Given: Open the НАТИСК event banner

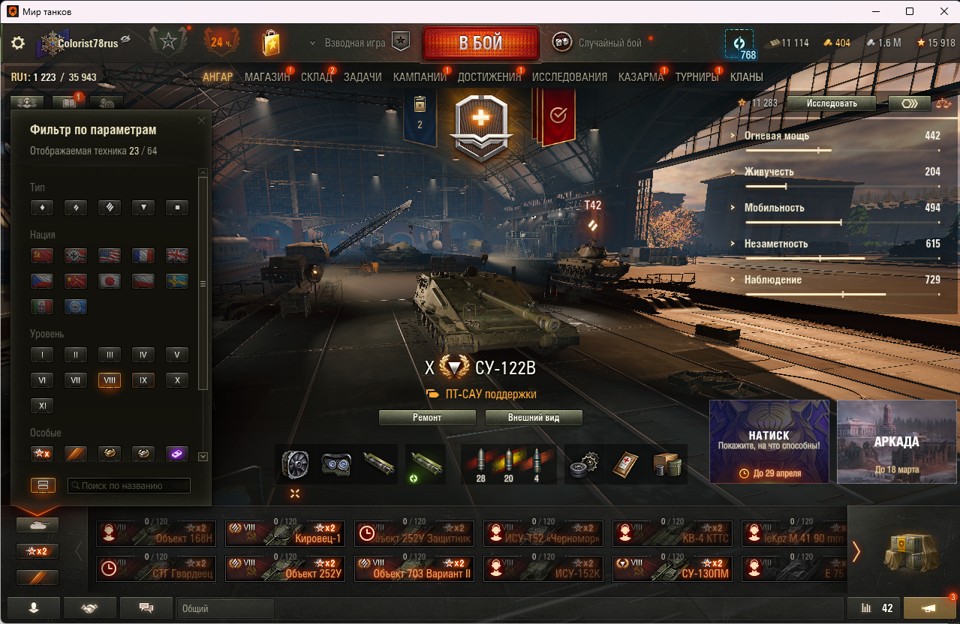Looking at the screenshot, I should 769,442.
